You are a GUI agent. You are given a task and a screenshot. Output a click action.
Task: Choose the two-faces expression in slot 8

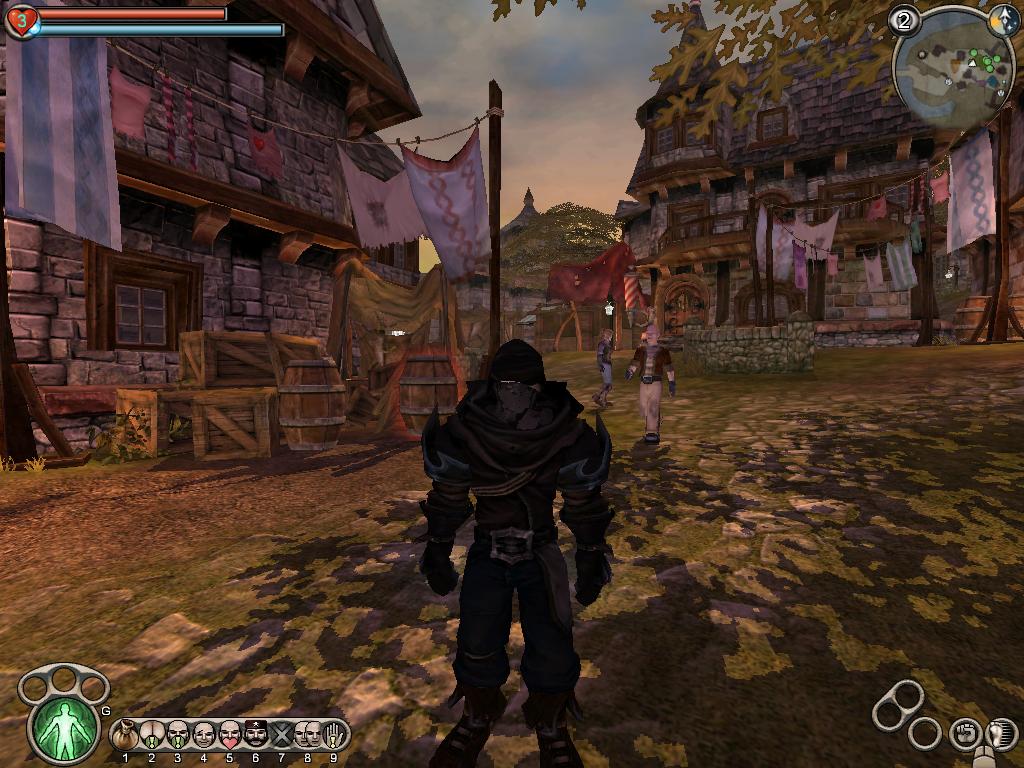coord(307,736)
